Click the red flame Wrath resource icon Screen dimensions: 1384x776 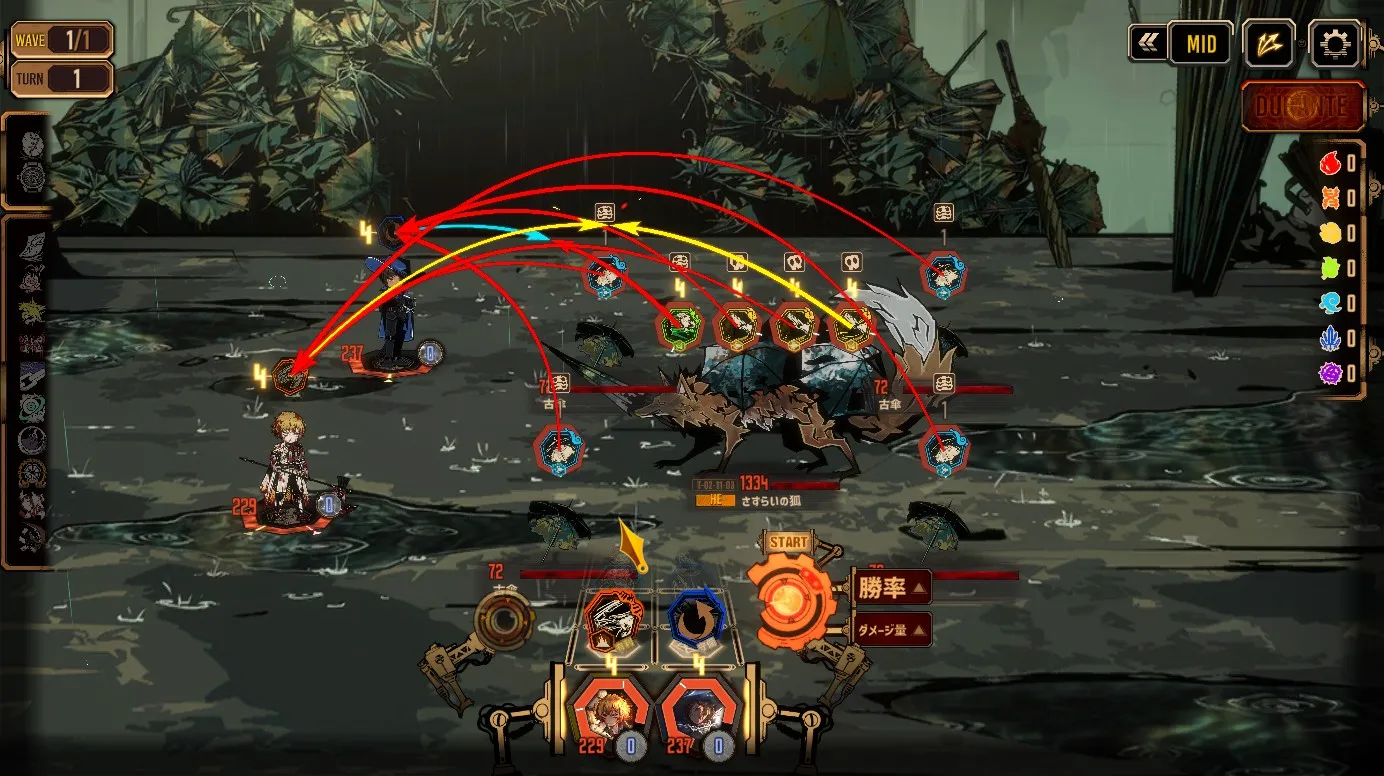point(1330,163)
